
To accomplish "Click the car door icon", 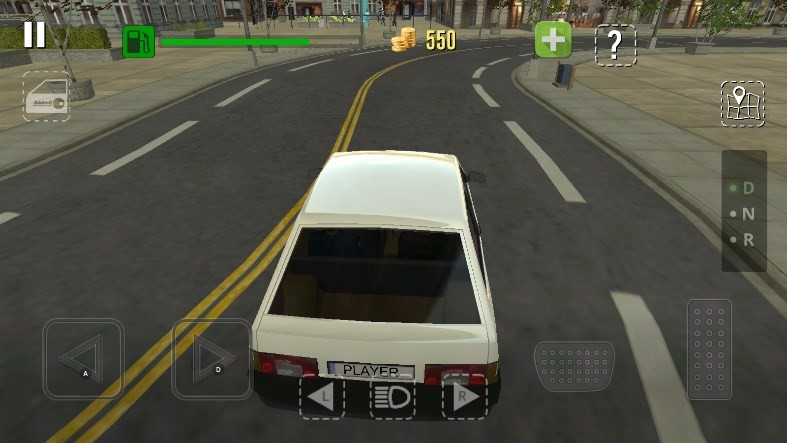I will tap(47, 97).
